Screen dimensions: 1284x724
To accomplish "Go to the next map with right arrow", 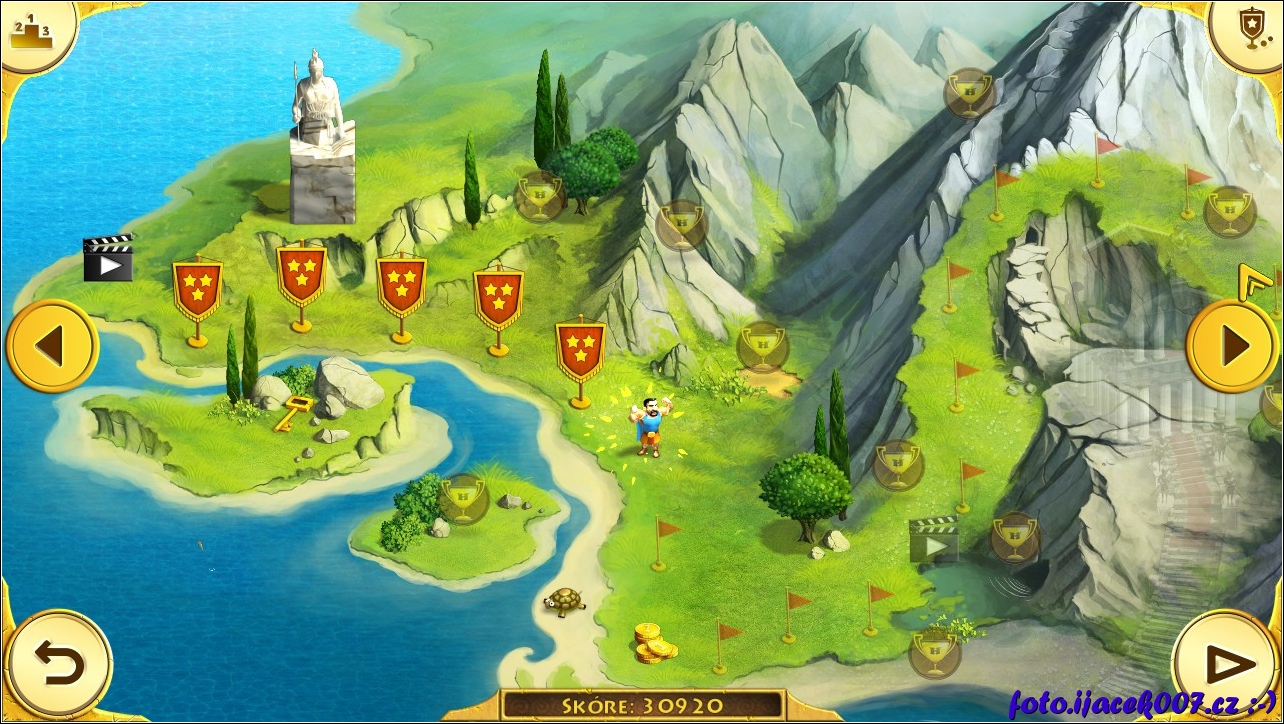I will click(x=1233, y=346).
